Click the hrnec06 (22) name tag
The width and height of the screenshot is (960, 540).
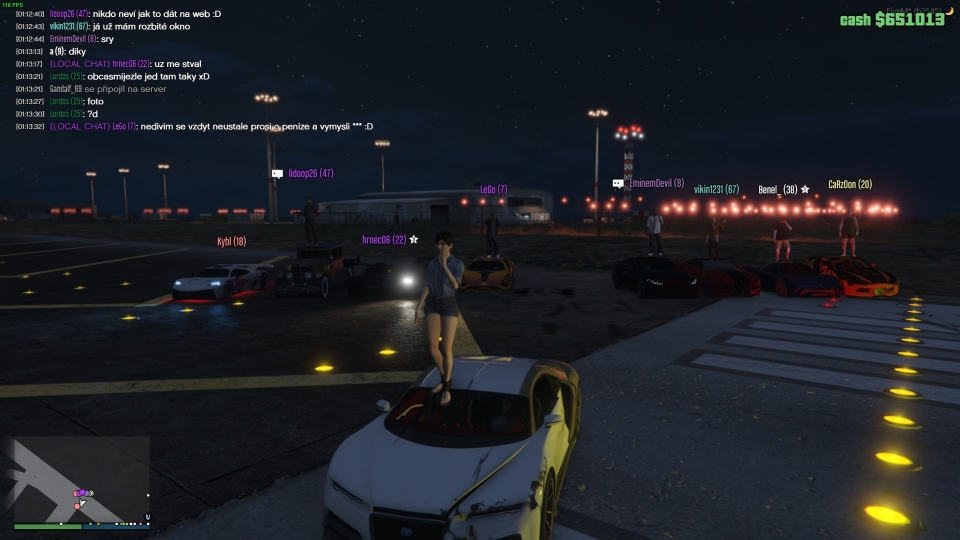point(384,240)
